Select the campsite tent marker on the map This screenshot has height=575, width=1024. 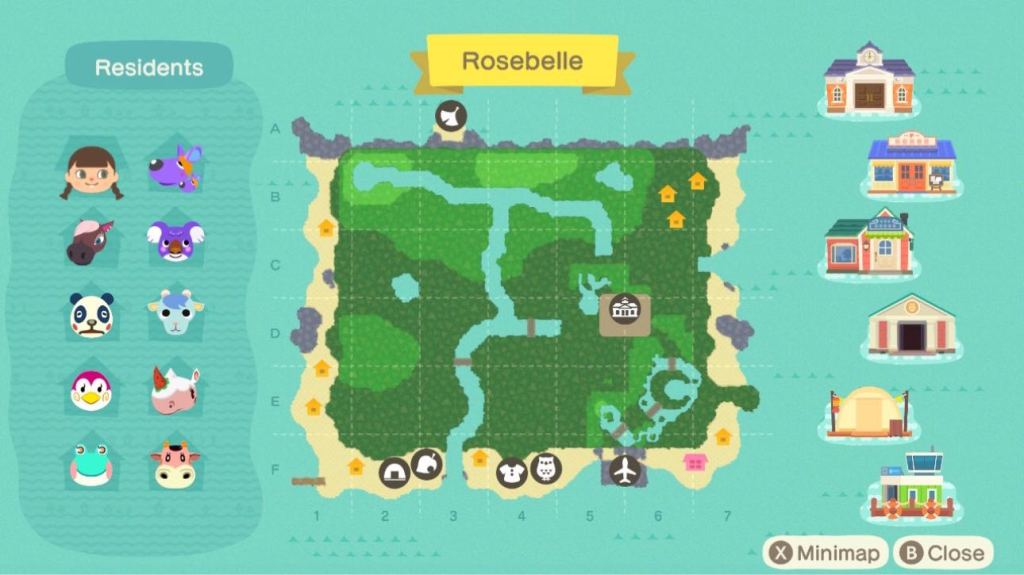pos(395,472)
